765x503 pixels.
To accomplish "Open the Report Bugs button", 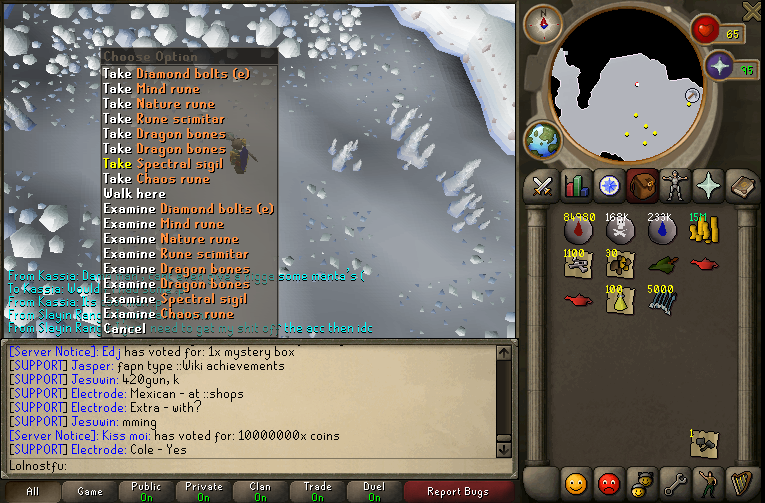I will coord(458,491).
